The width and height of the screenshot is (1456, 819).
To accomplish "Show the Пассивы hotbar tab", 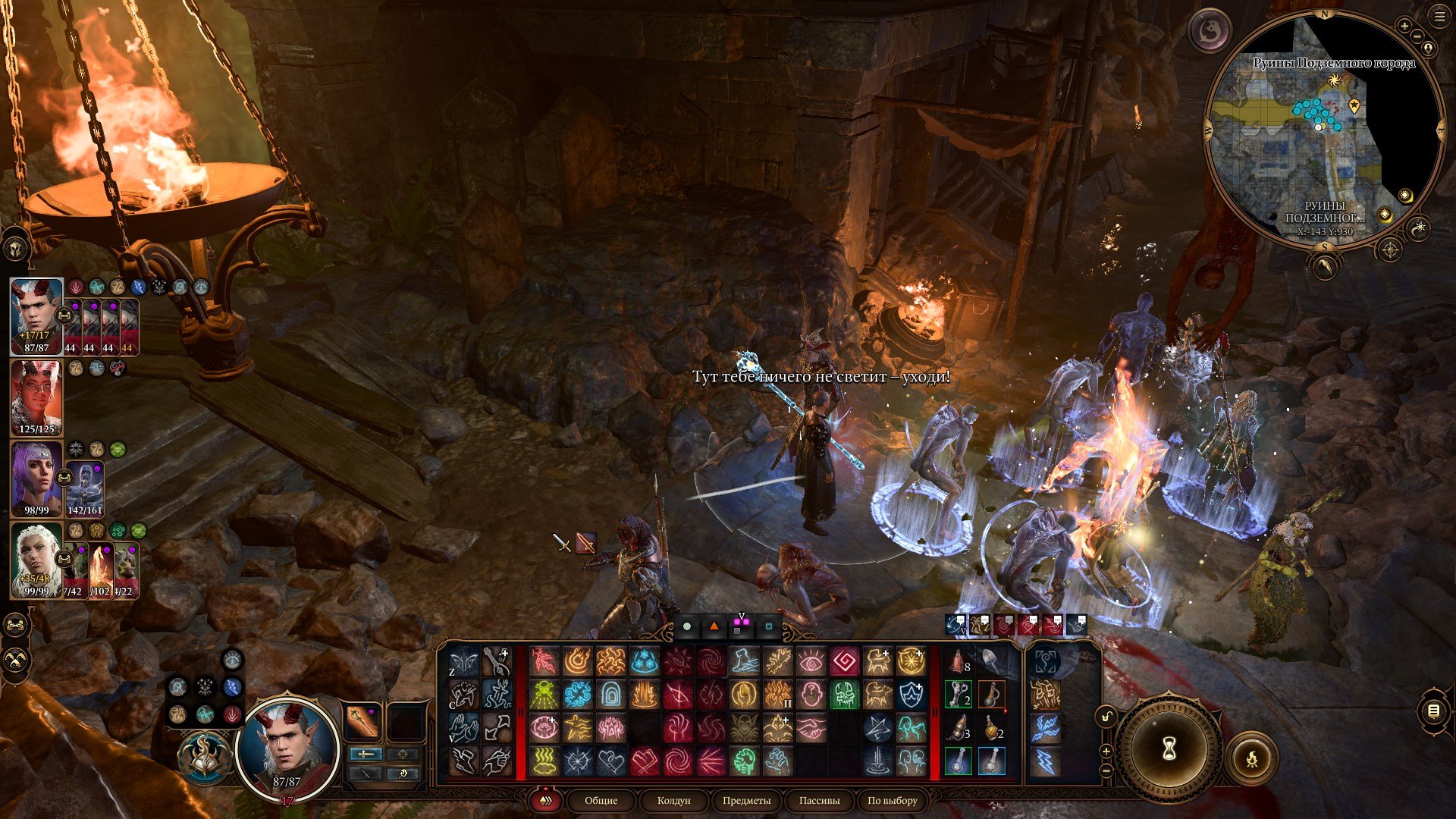I will coord(819,800).
